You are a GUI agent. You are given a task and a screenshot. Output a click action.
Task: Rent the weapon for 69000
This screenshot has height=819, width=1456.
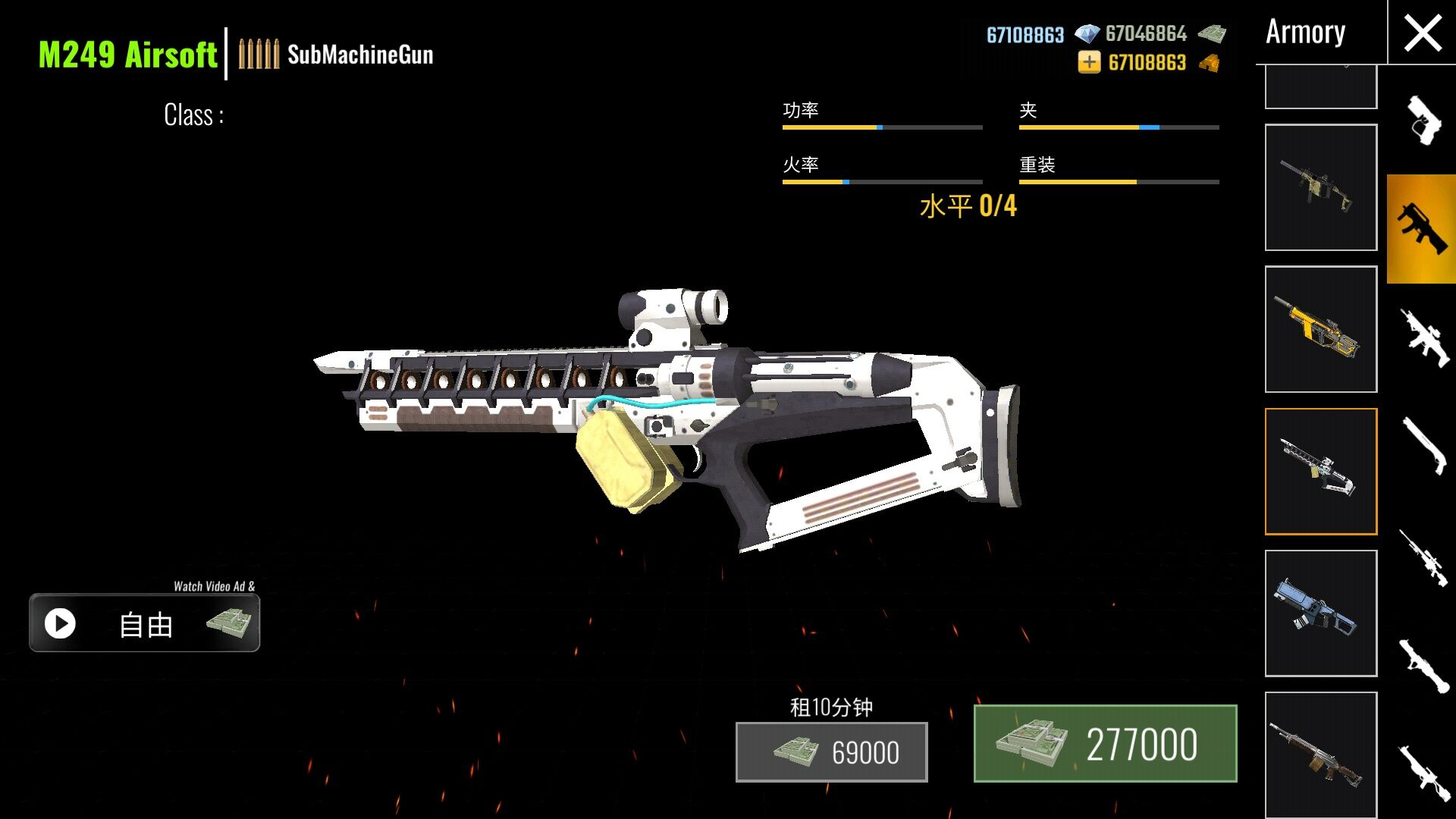click(831, 752)
